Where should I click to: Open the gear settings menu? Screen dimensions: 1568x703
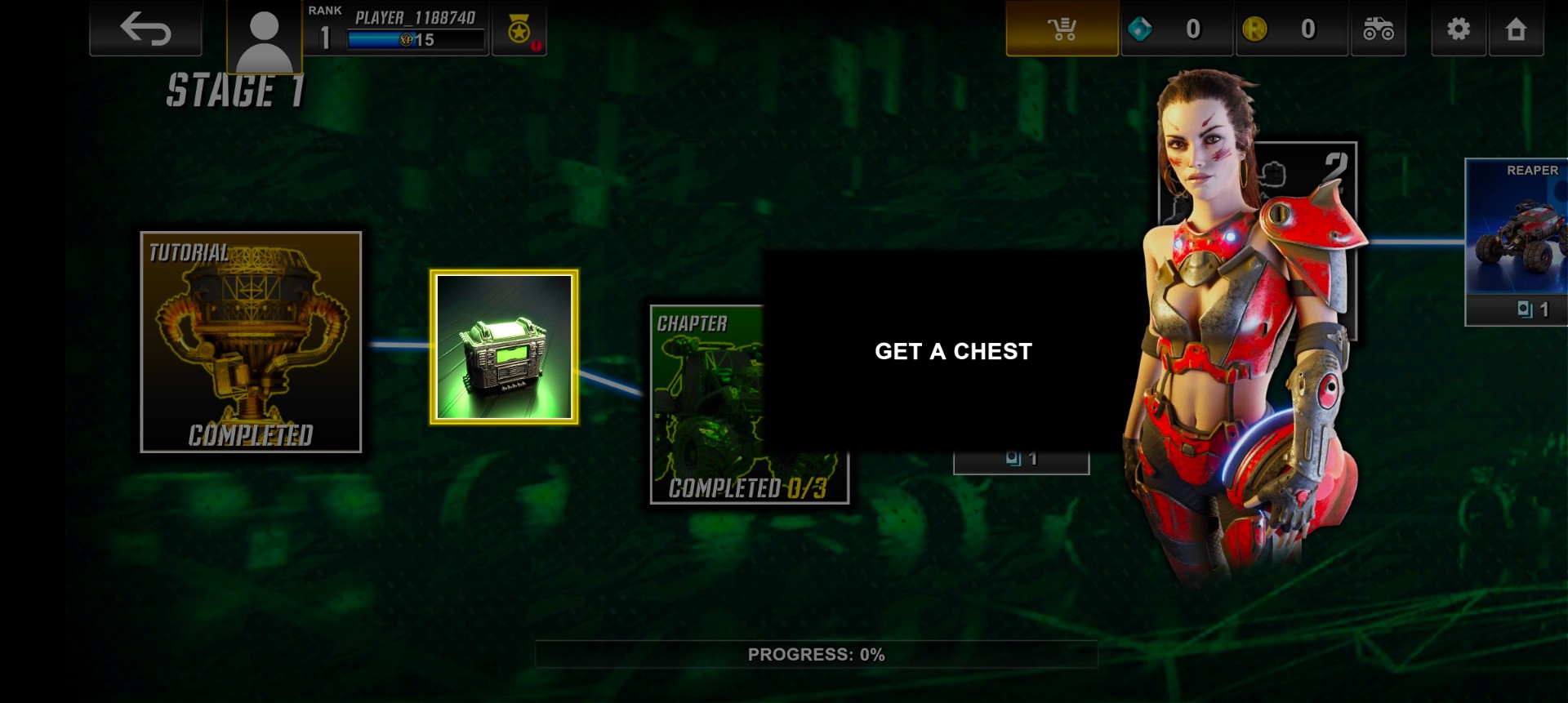(1458, 29)
